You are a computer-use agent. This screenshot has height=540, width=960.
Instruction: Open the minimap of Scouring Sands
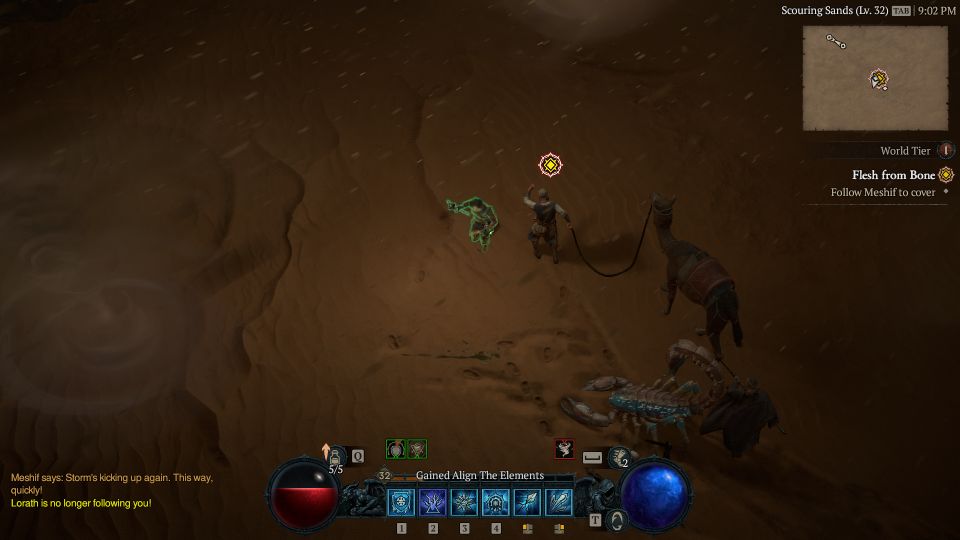875,78
